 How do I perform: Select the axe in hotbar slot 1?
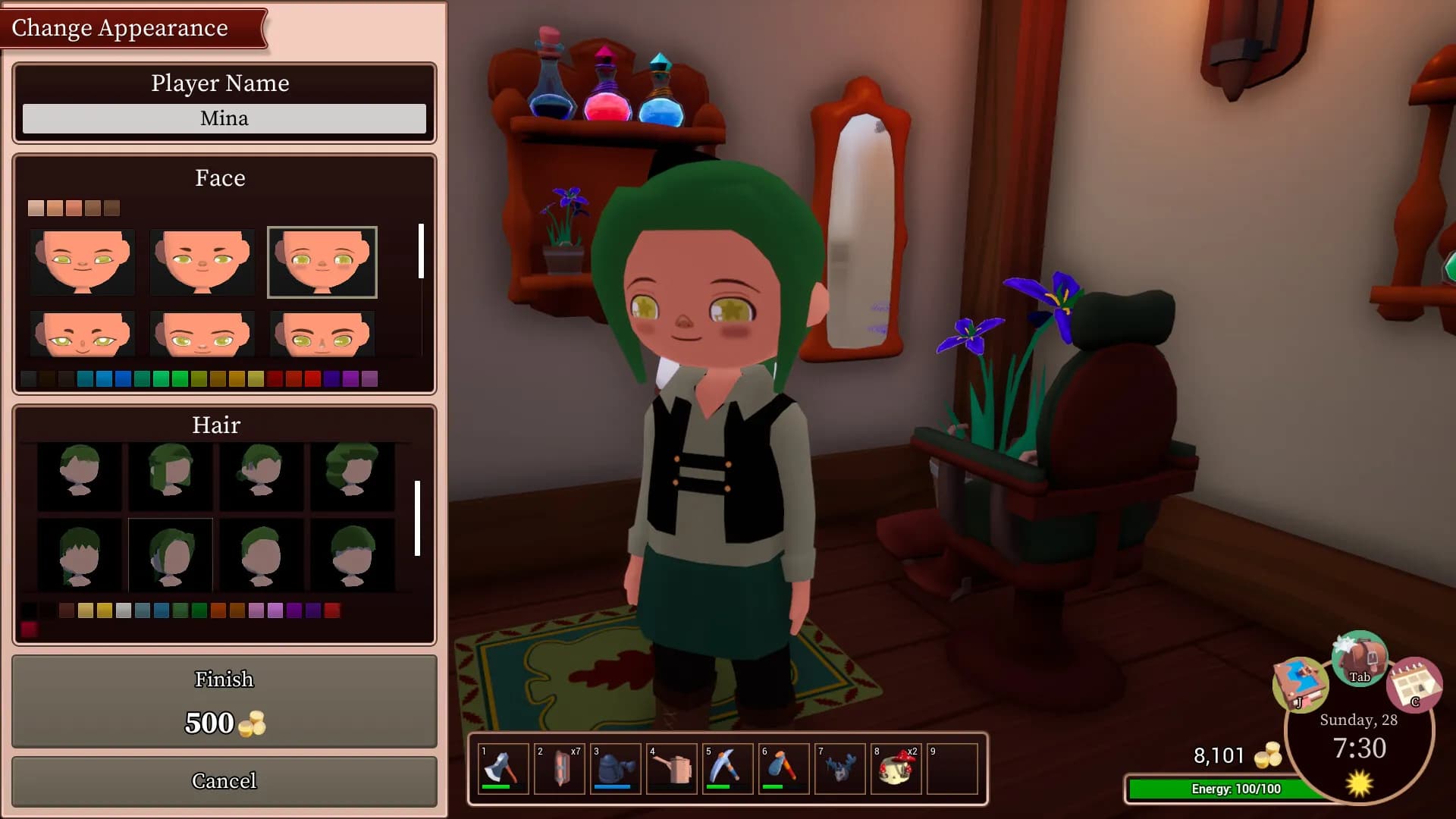pos(504,769)
